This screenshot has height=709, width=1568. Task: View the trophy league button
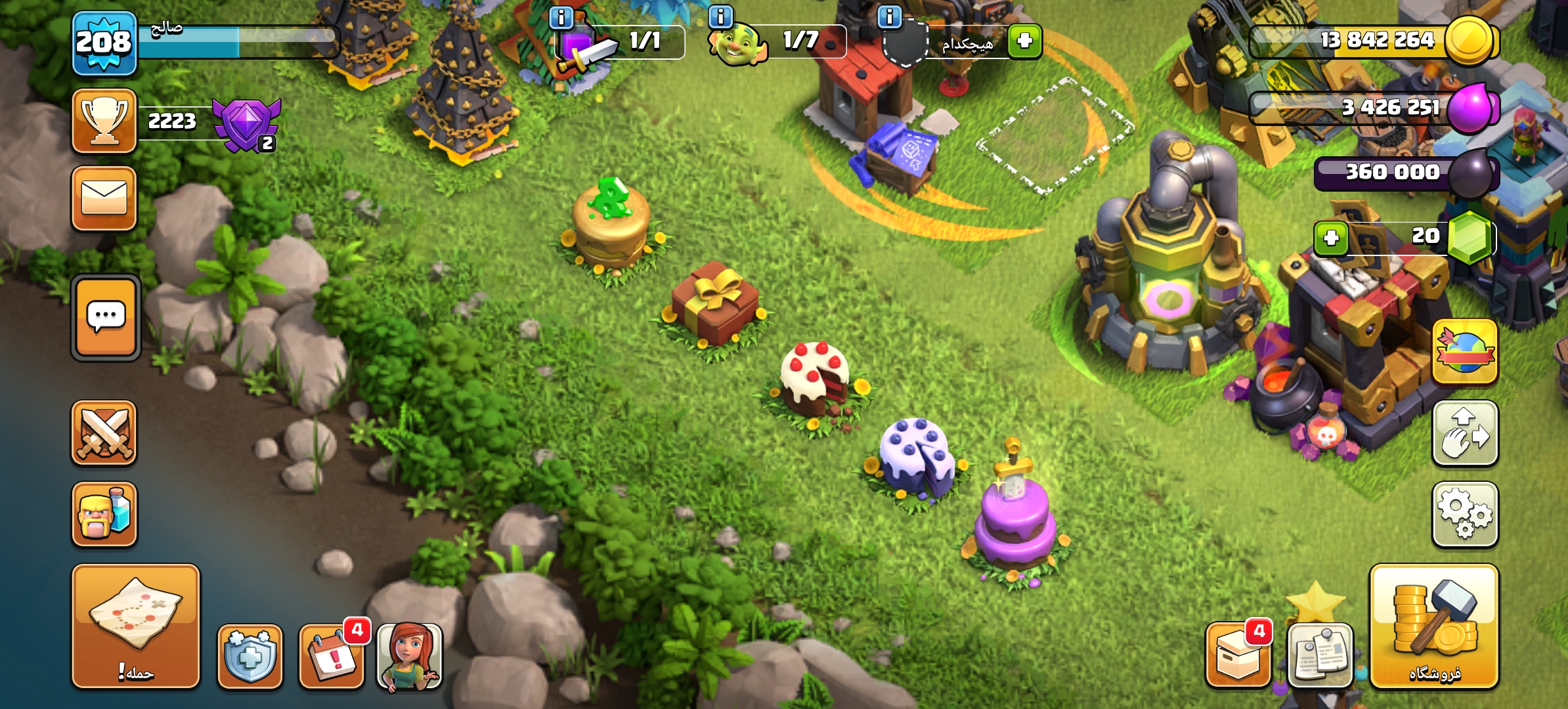[104, 121]
